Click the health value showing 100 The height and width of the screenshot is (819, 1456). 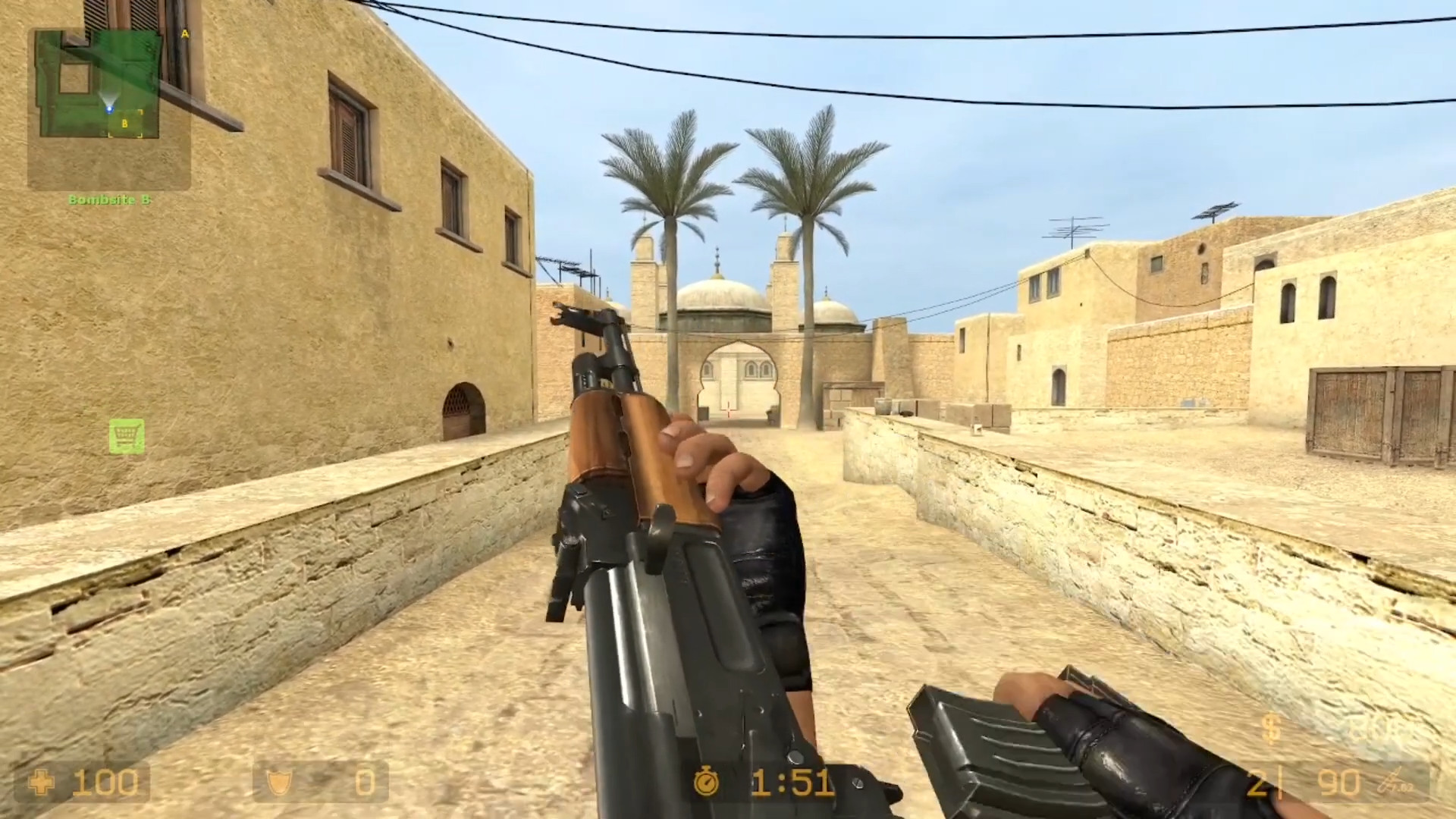(x=106, y=782)
